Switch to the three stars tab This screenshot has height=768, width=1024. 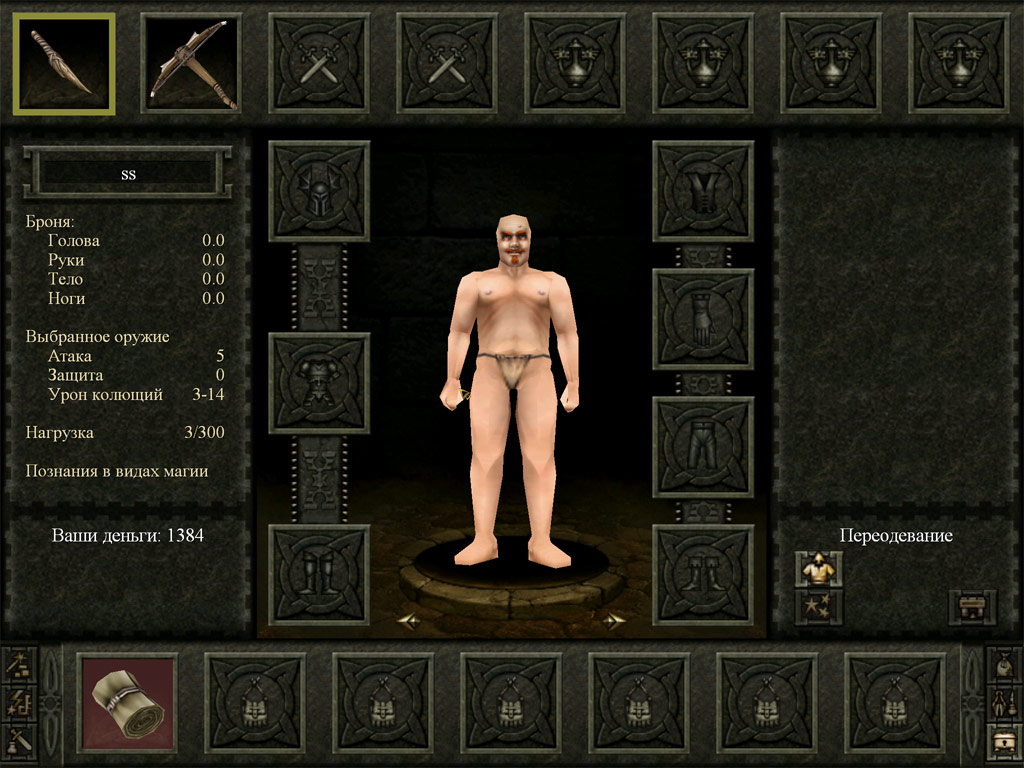818,607
